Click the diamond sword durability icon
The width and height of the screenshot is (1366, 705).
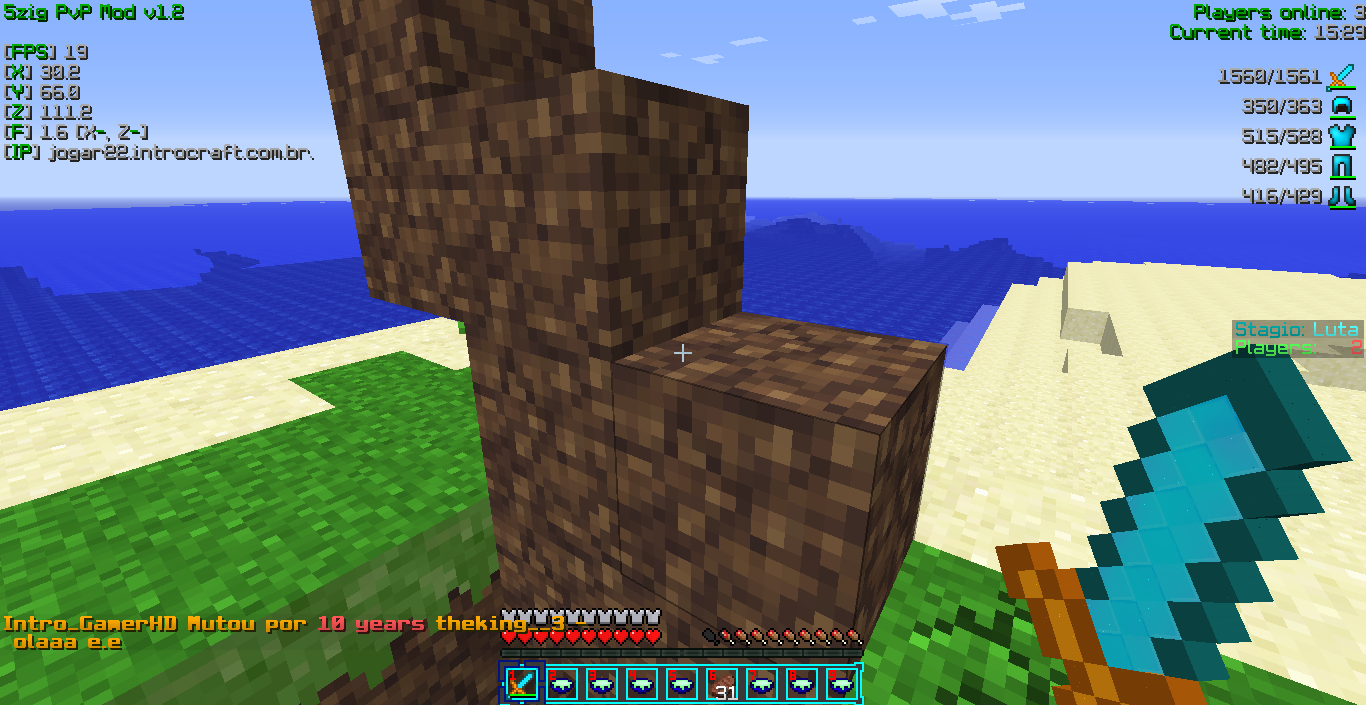tap(1341, 76)
